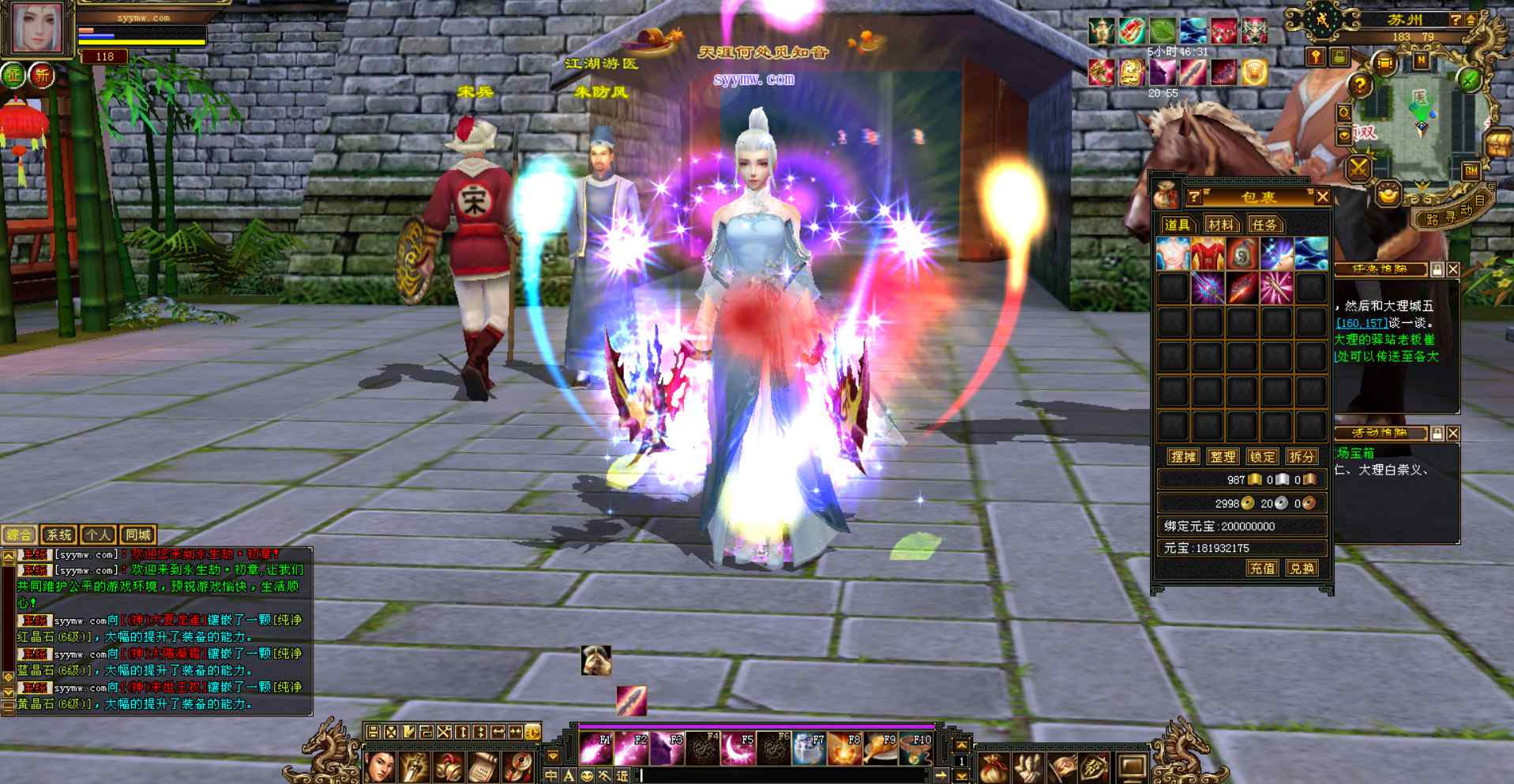This screenshot has height=784, width=1514.
Task: Close the quest tracking panel
Action: point(1453,270)
